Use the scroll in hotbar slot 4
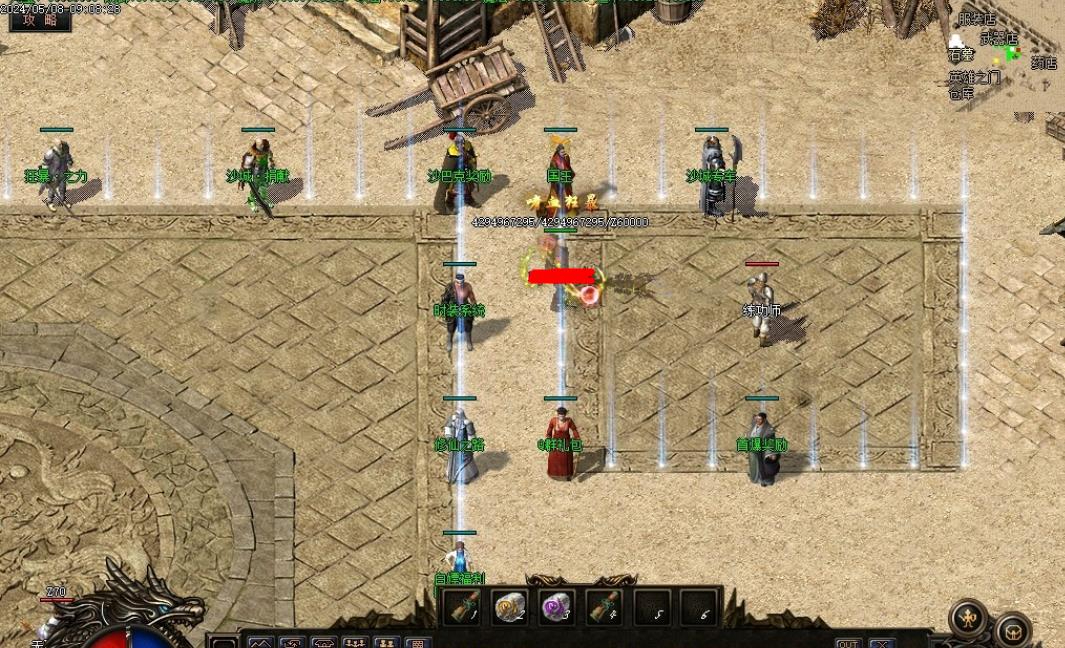The height and width of the screenshot is (648, 1065). (x=603, y=606)
